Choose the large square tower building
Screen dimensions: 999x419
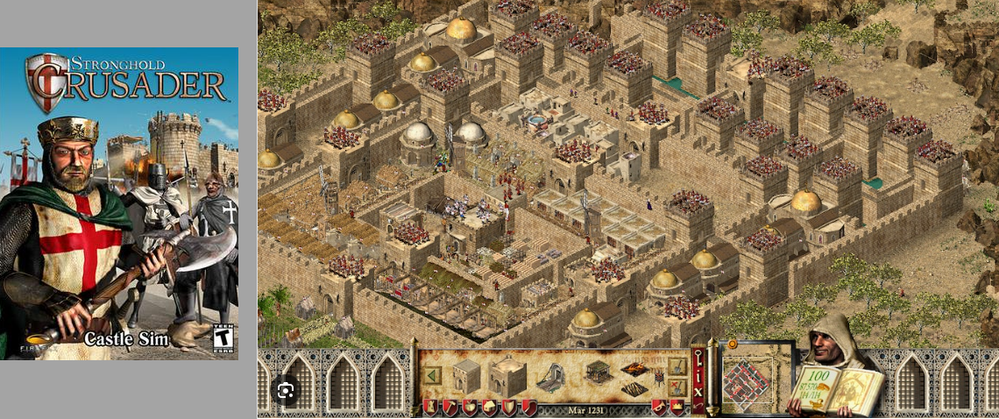coord(502,376)
